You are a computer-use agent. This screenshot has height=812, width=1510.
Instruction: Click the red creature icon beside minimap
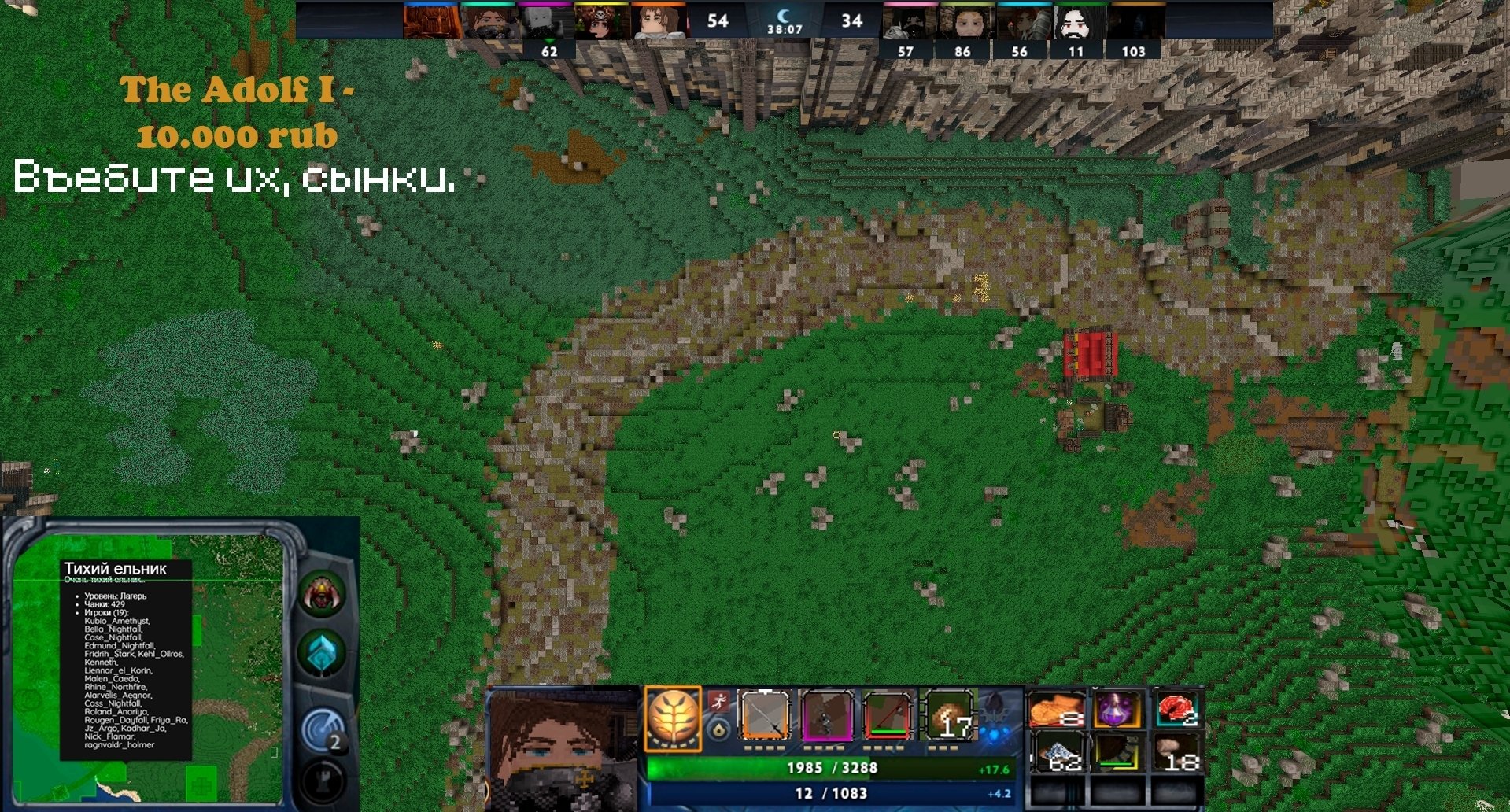[321, 596]
